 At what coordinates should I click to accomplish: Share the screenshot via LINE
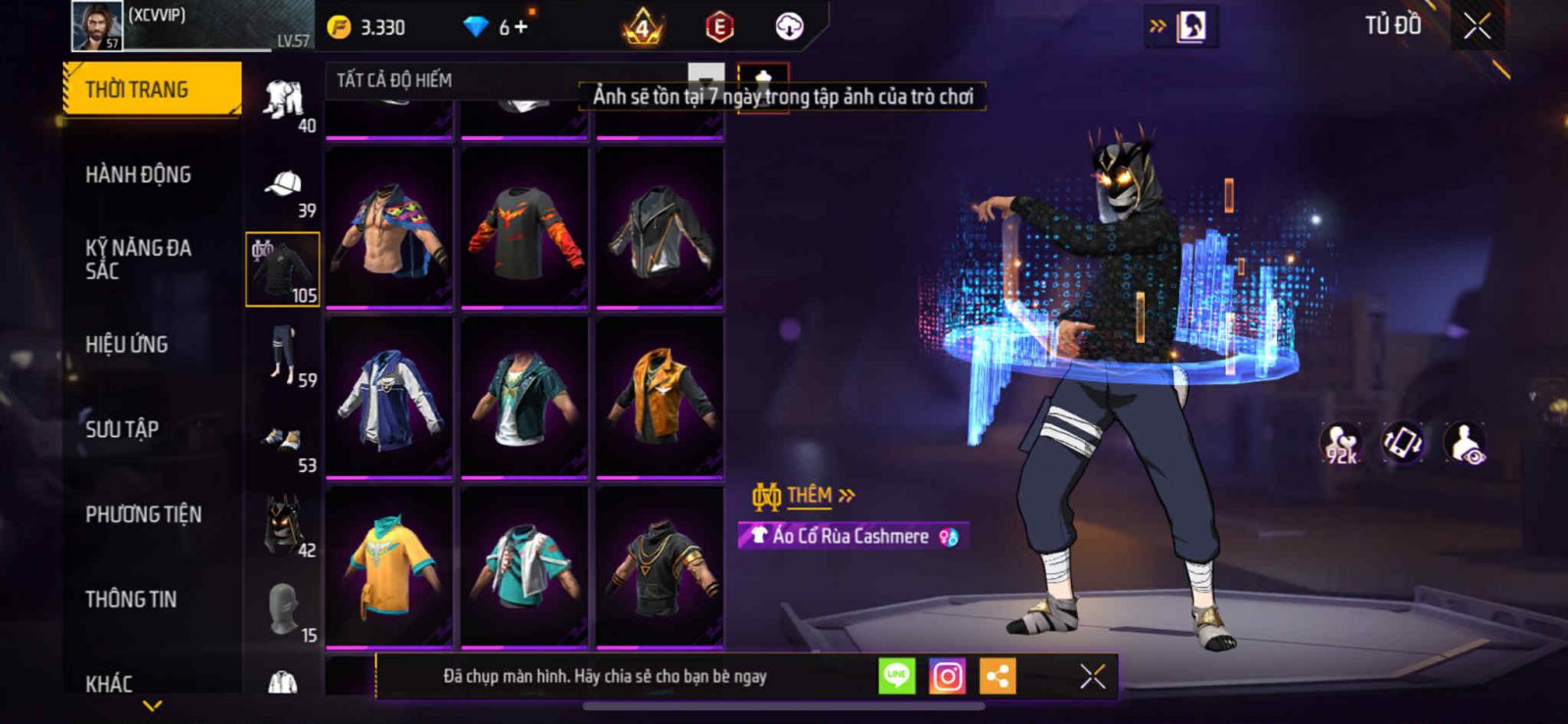pos(897,676)
